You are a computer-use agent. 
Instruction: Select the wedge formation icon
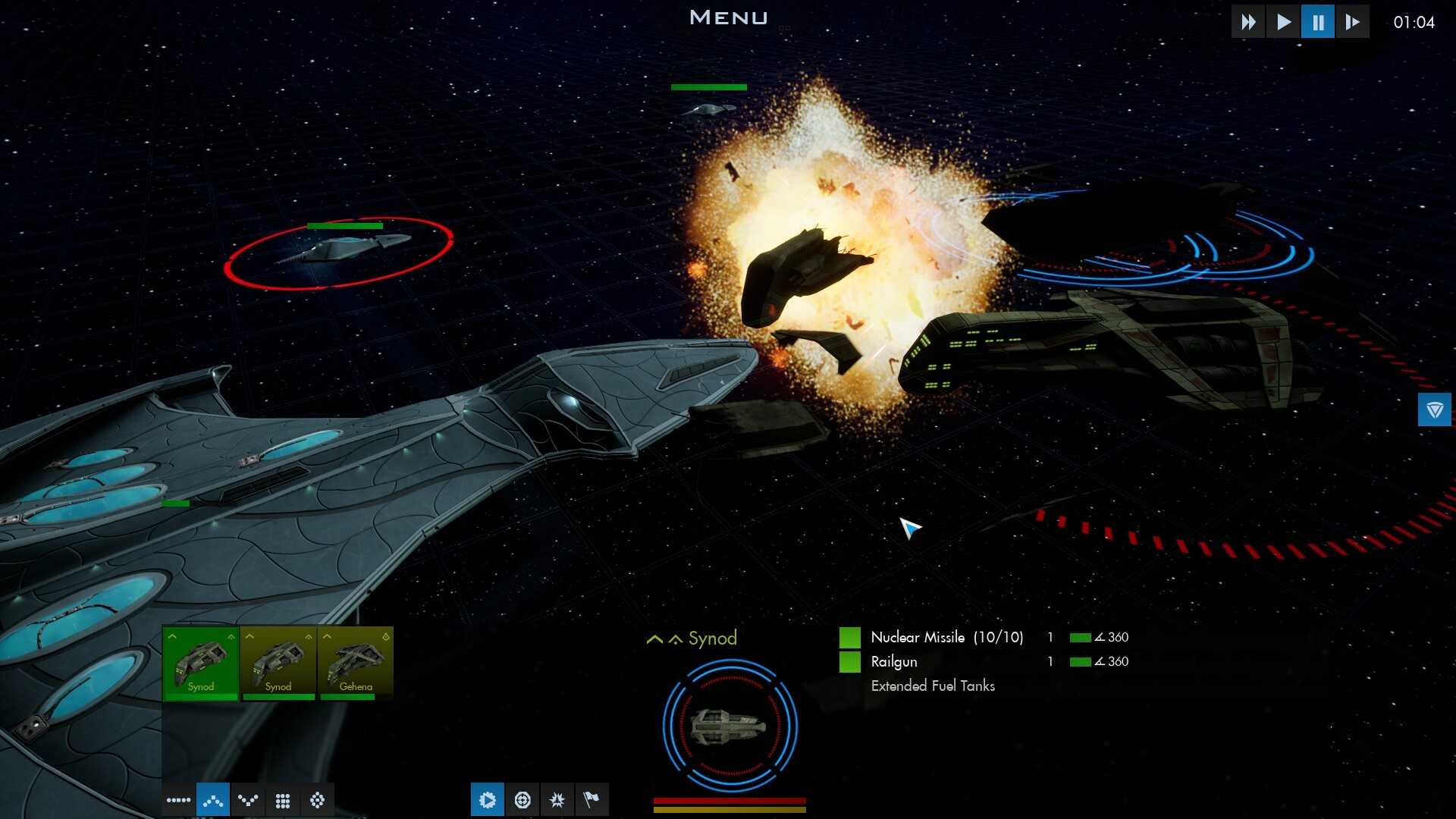click(x=213, y=799)
